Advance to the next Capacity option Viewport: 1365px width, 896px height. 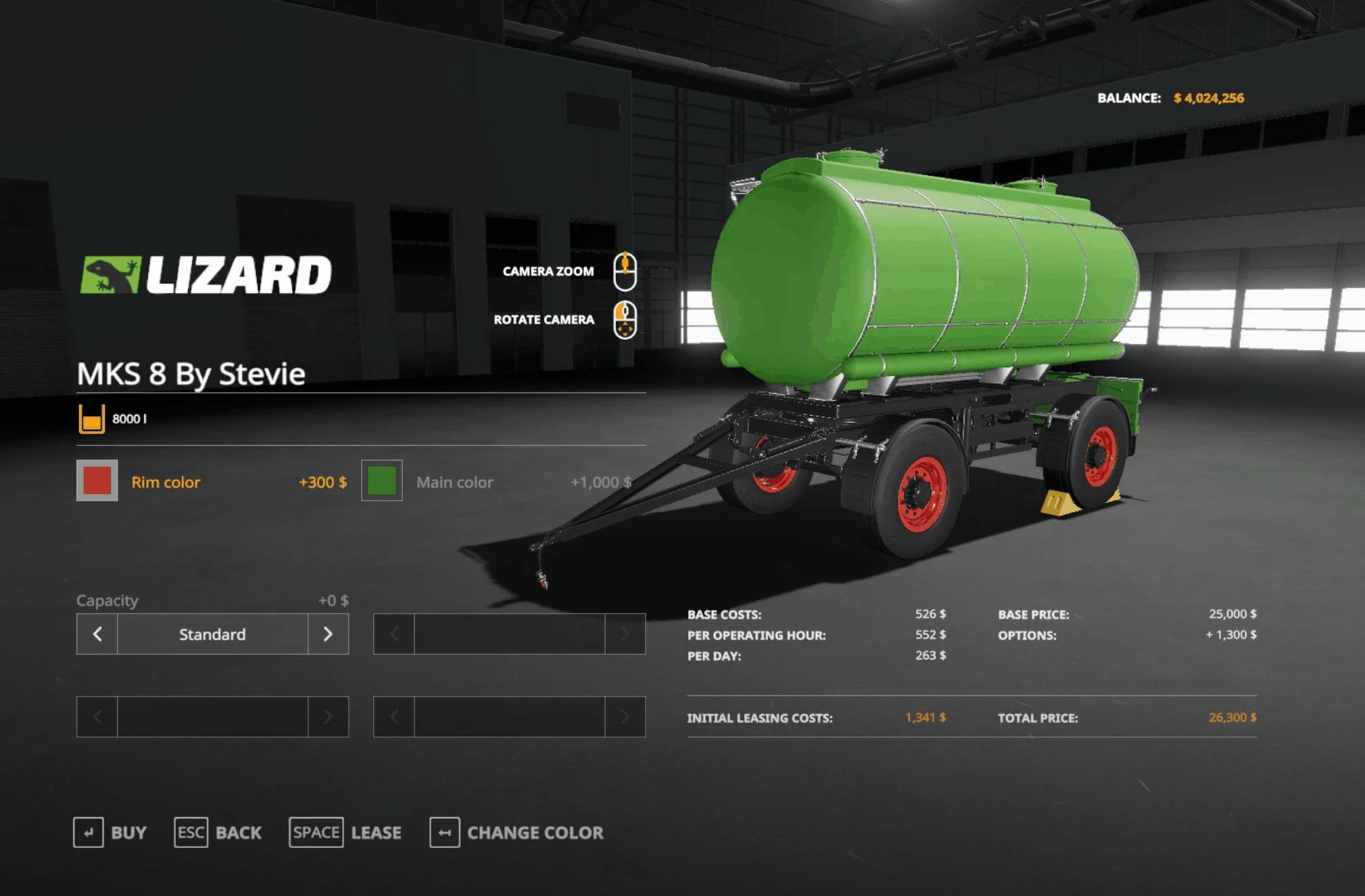click(x=328, y=634)
